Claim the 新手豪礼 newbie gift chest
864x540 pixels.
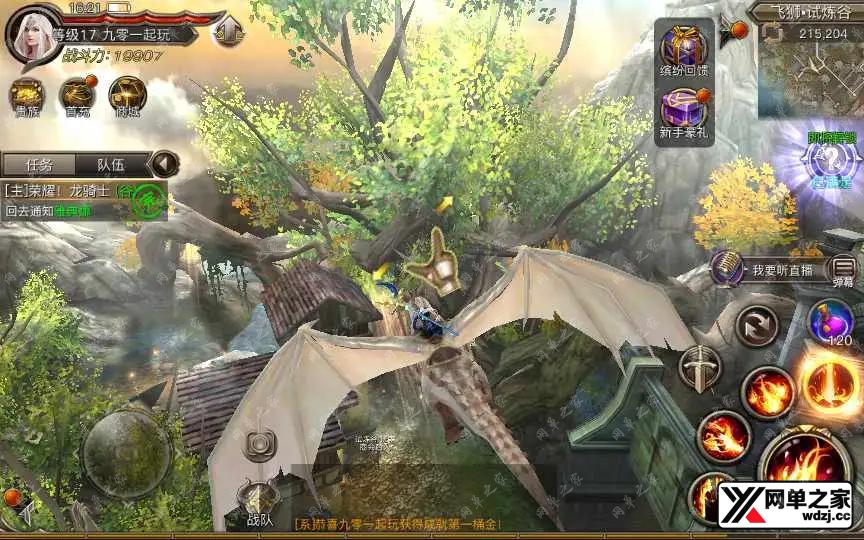684,110
